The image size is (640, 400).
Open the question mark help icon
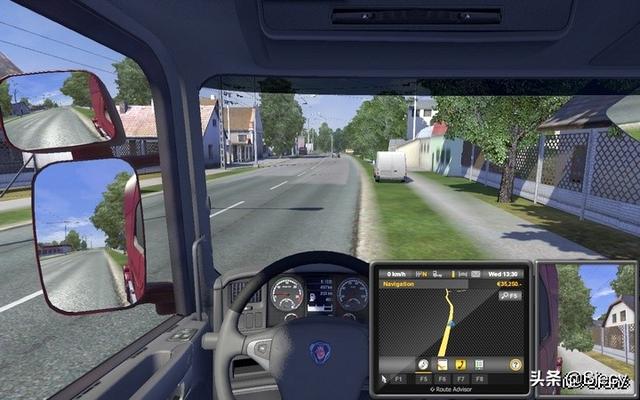(x=516, y=365)
